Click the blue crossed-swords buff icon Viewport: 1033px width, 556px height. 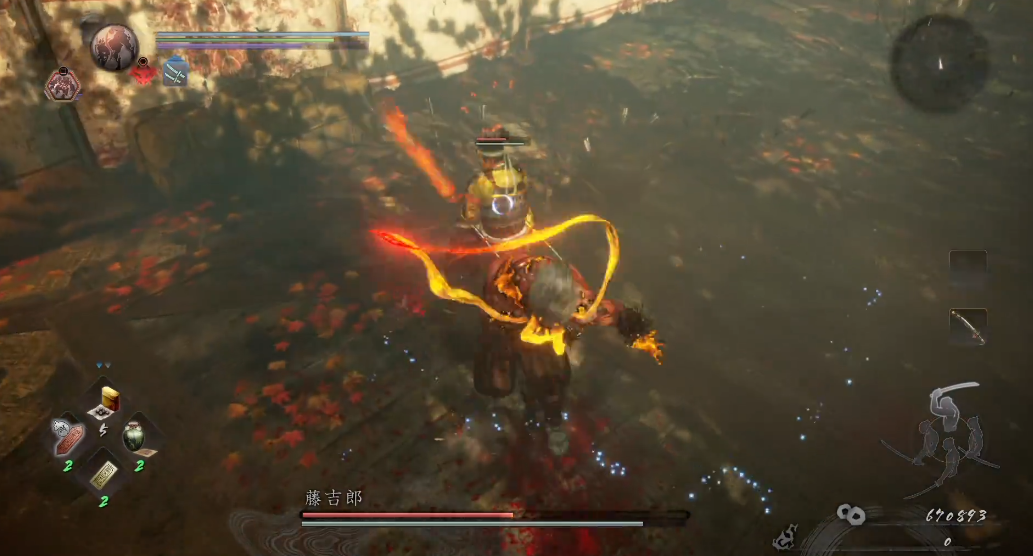pos(175,72)
